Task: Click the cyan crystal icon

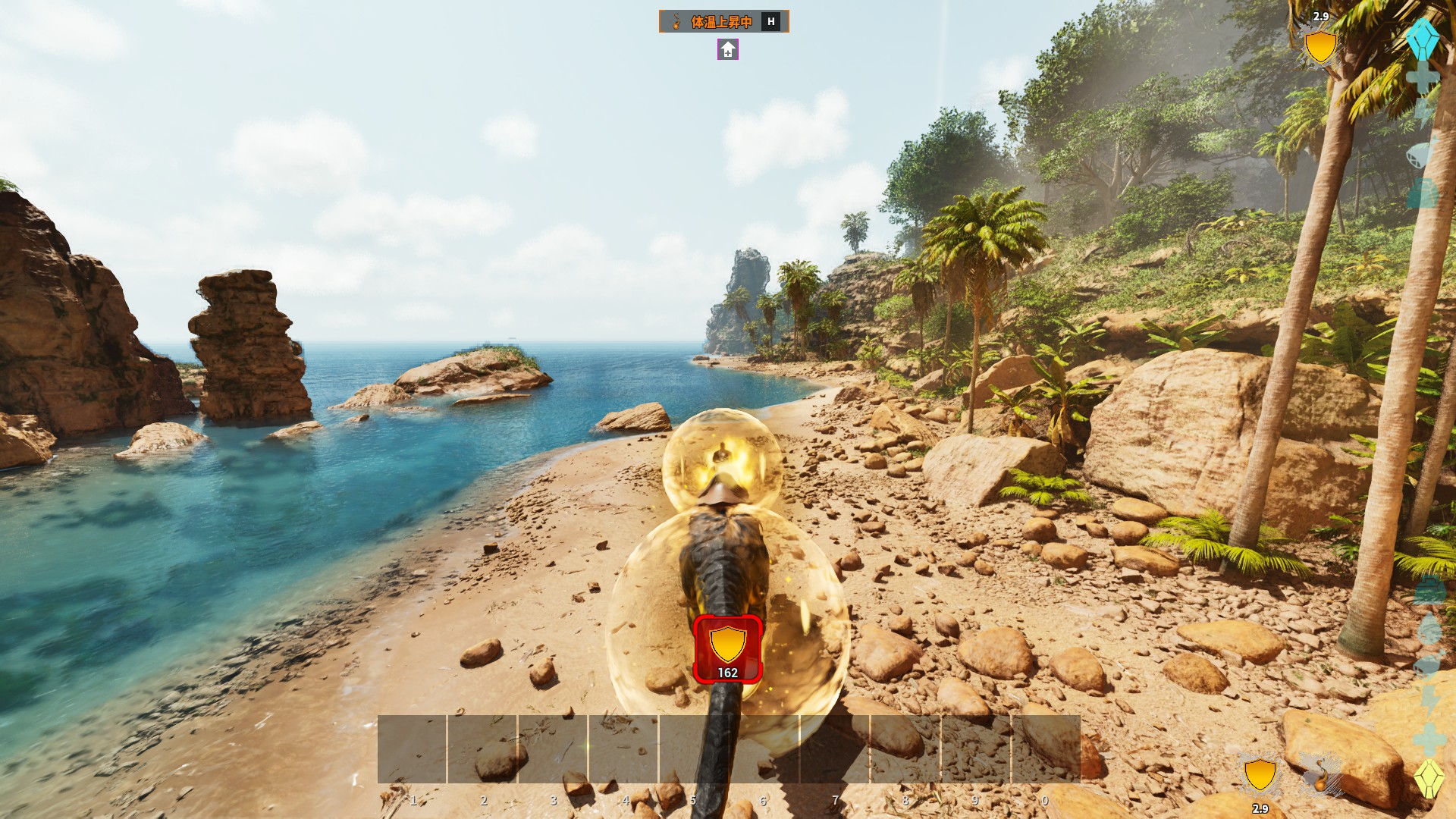Action: pyautogui.click(x=1422, y=38)
